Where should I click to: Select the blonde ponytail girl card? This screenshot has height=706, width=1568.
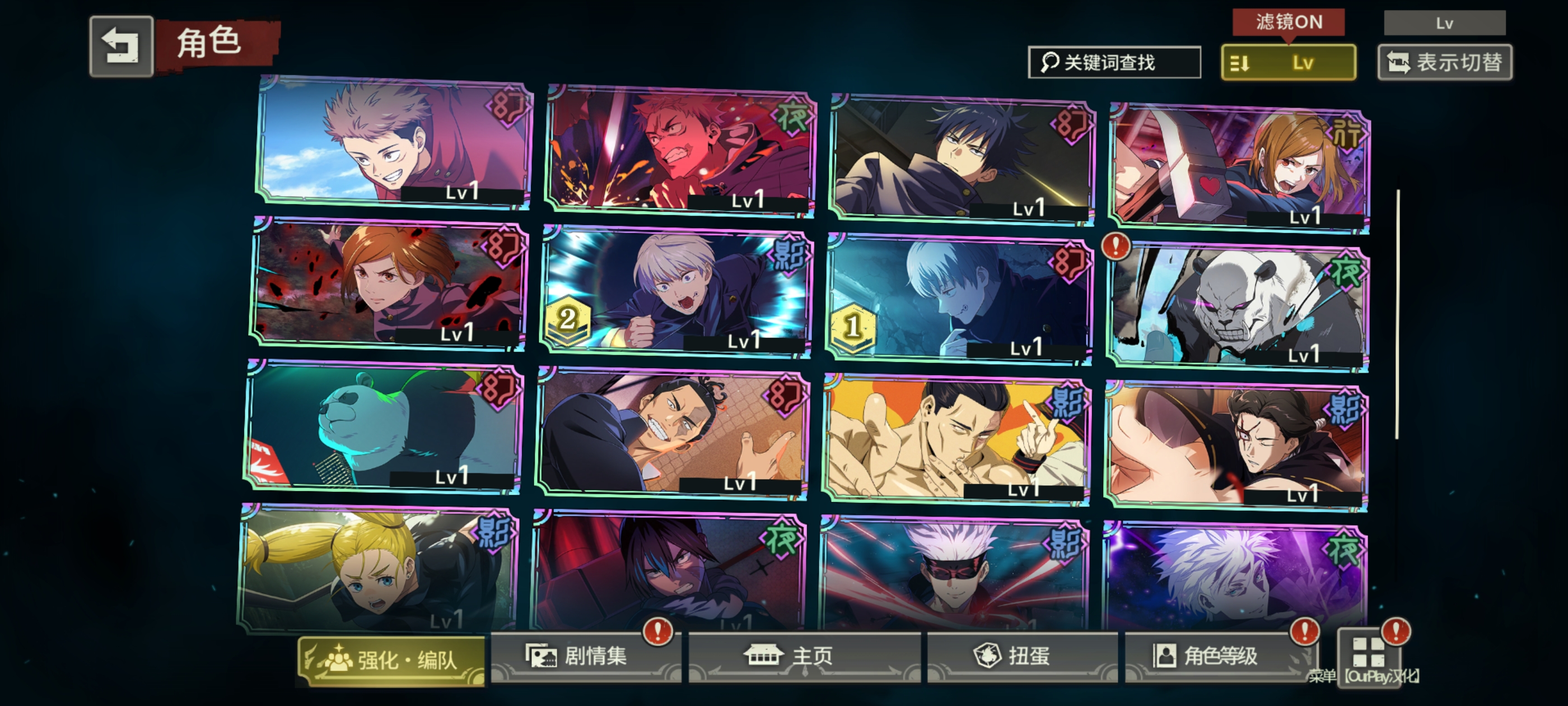tap(379, 570)
